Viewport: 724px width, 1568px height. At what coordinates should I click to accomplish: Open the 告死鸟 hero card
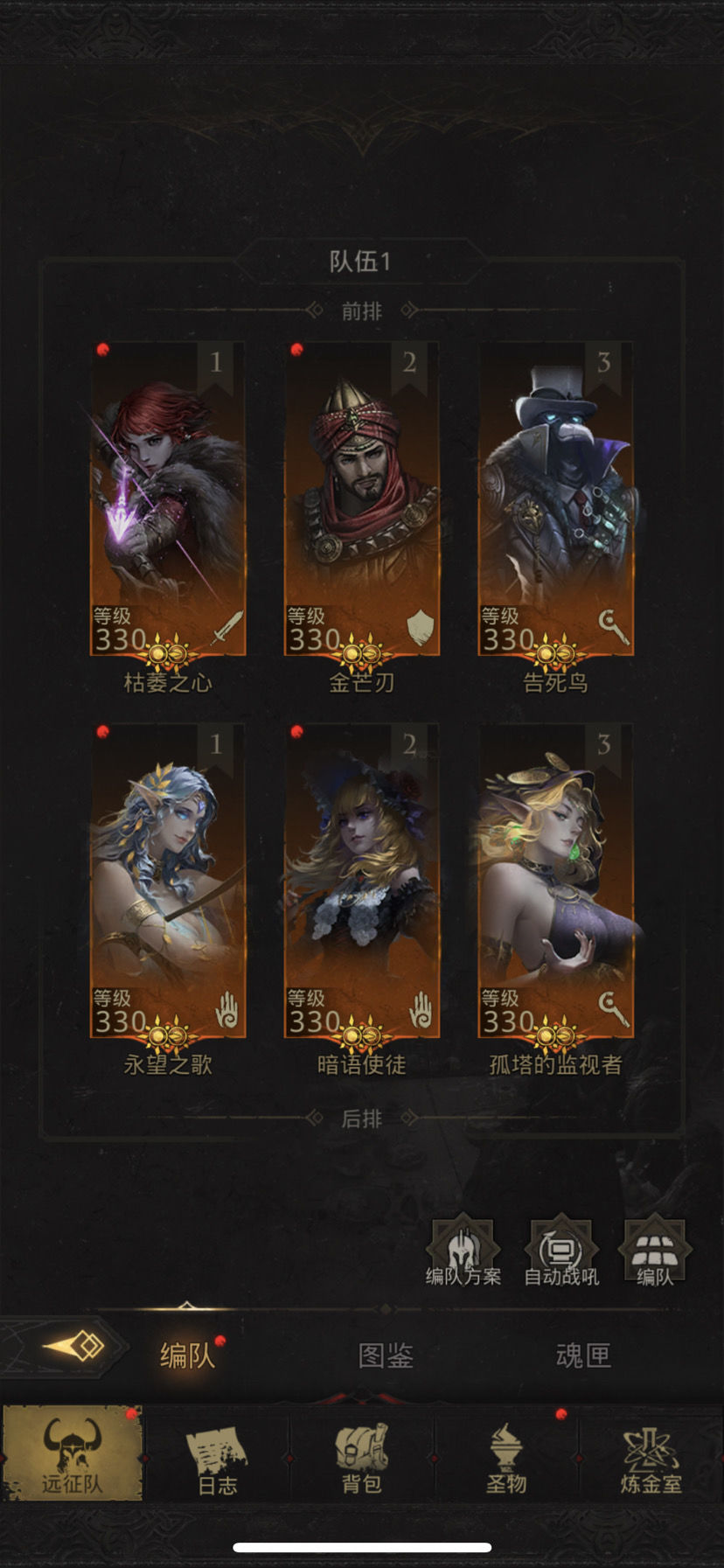(x=555, y=498)
